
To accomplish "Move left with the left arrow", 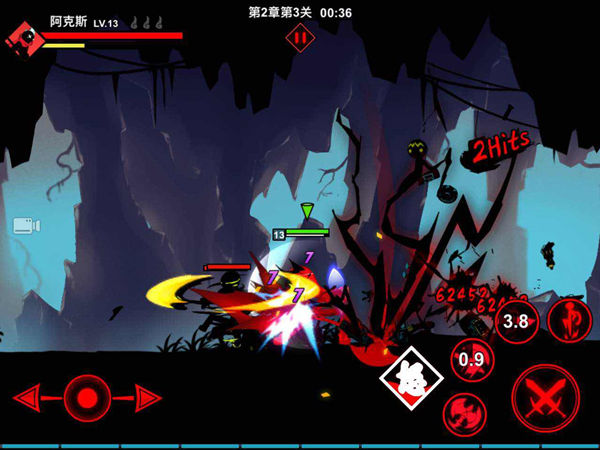I will pos(31,399).
